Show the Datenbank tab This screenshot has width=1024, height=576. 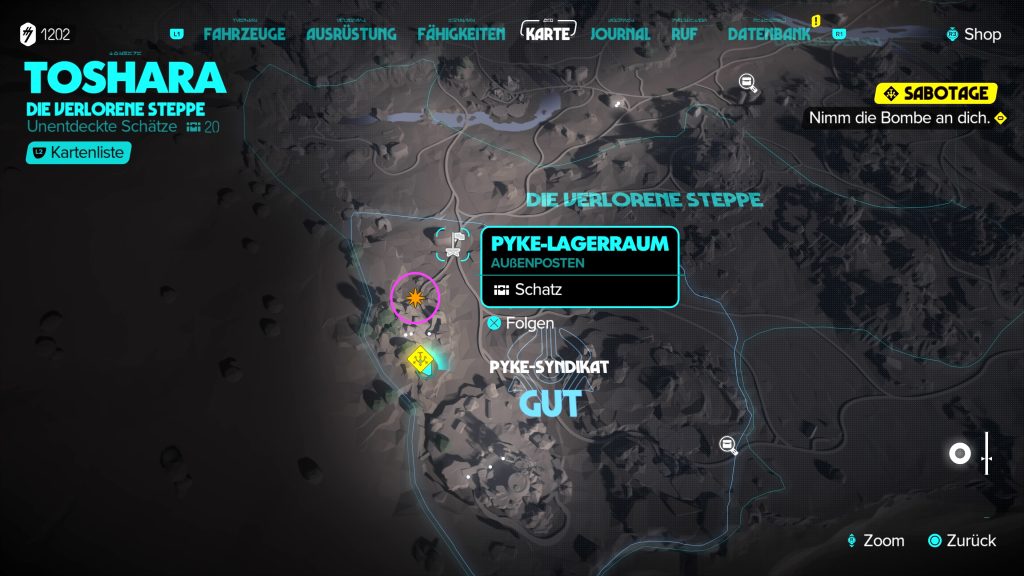click(771, 34)
